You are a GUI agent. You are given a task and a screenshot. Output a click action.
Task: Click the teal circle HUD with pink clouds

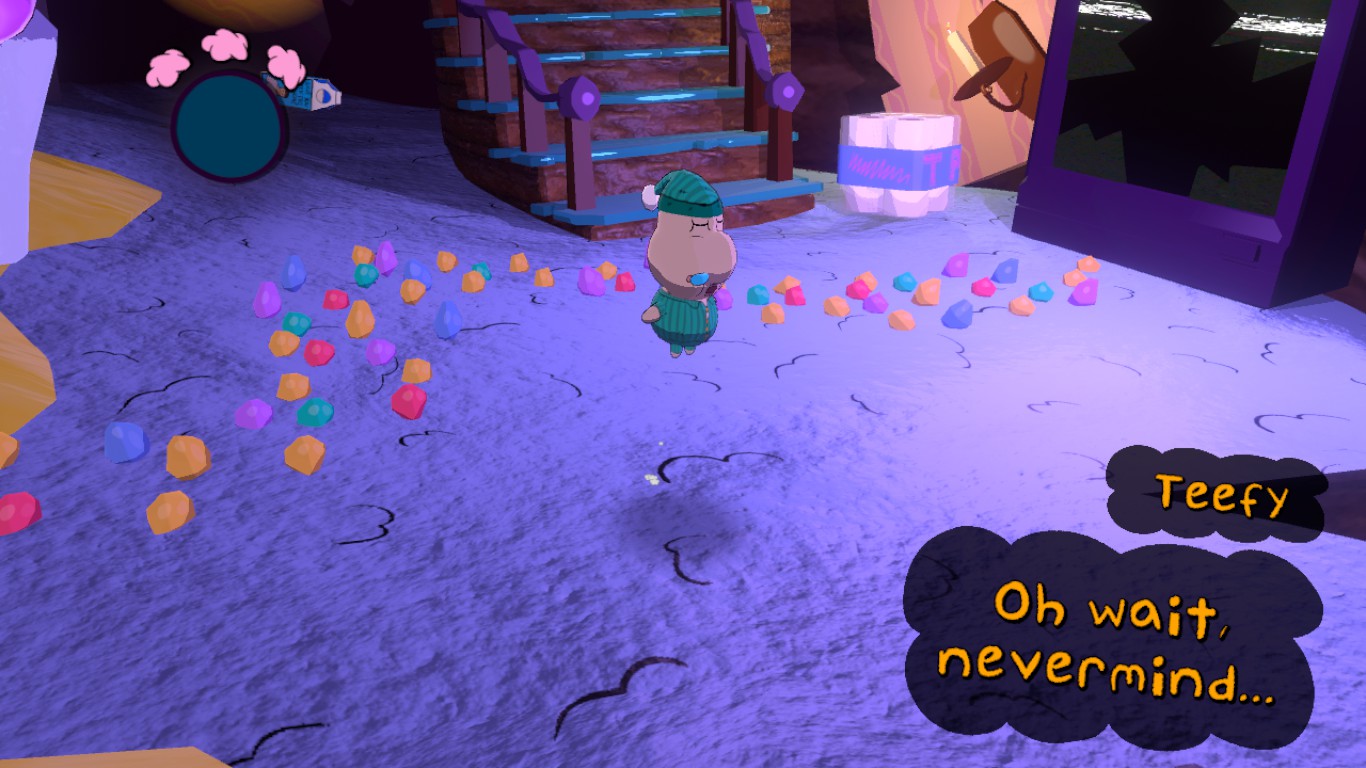click(229, 125)
